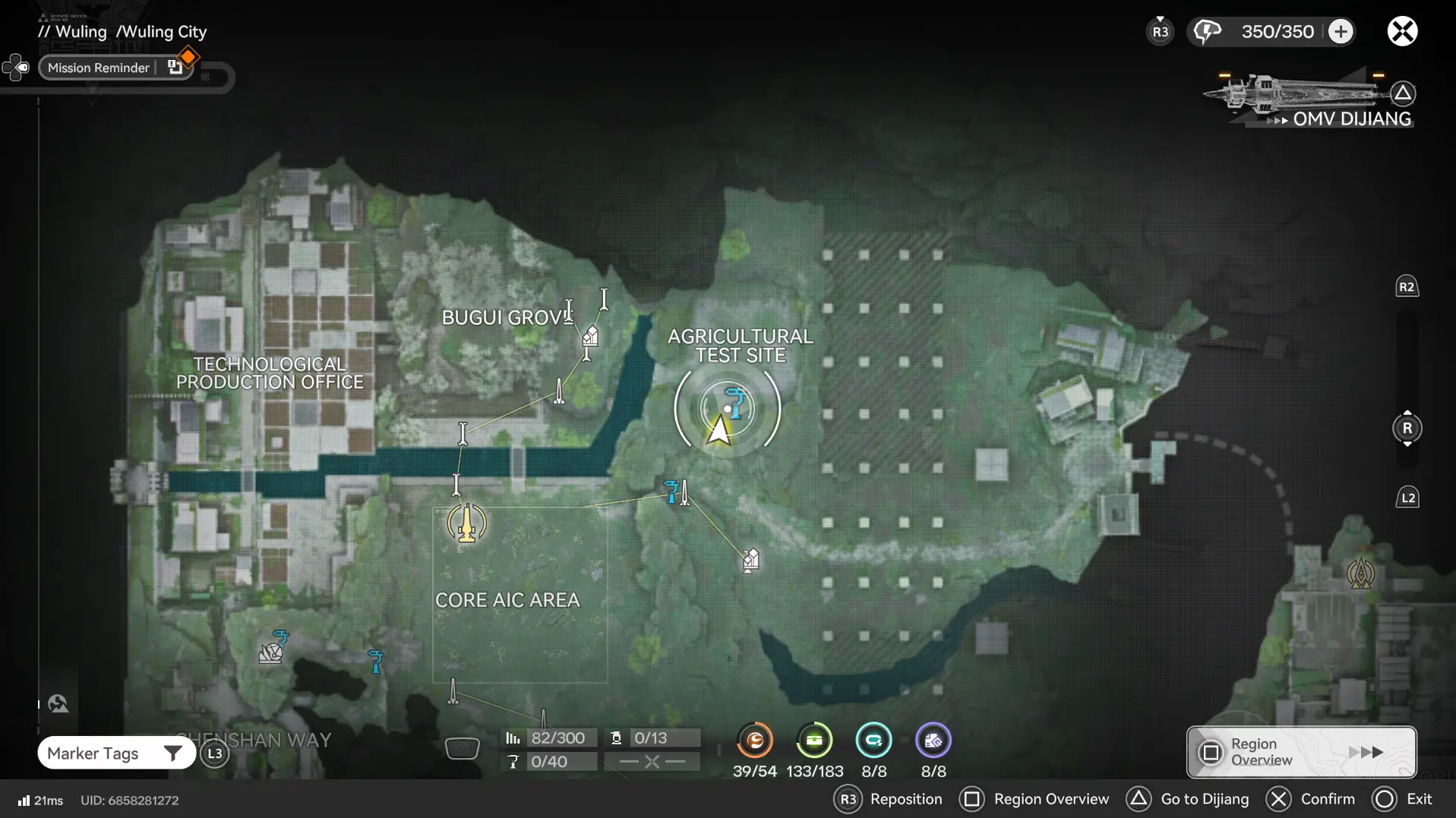The width and height of the screenshot is (1456, 818).
Task: Click Exit at the bottom right
Action: point(1421,799)
